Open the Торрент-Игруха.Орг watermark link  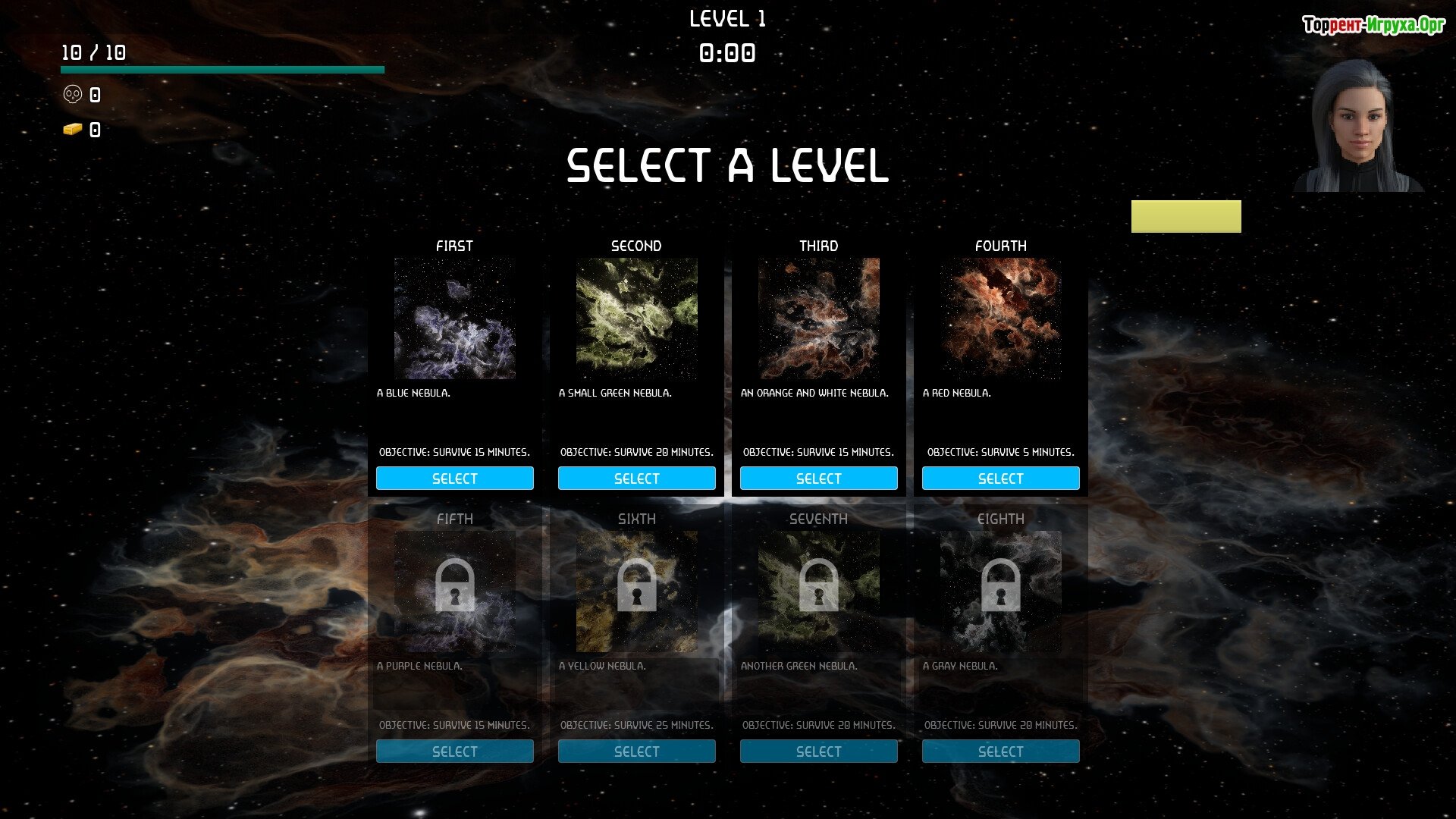(x=1373, y=25)
